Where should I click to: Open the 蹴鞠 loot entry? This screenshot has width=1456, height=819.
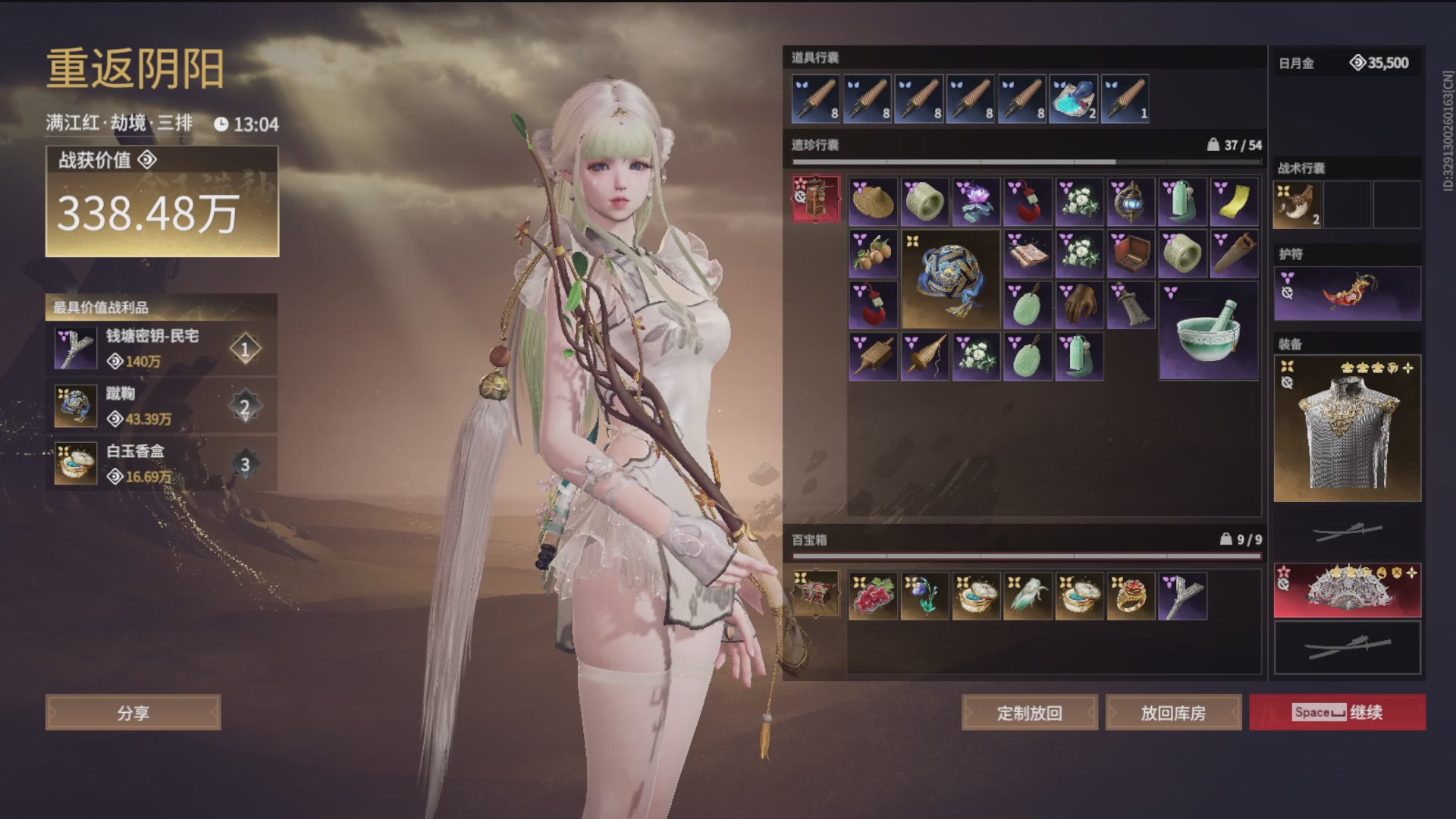[161, 406]
